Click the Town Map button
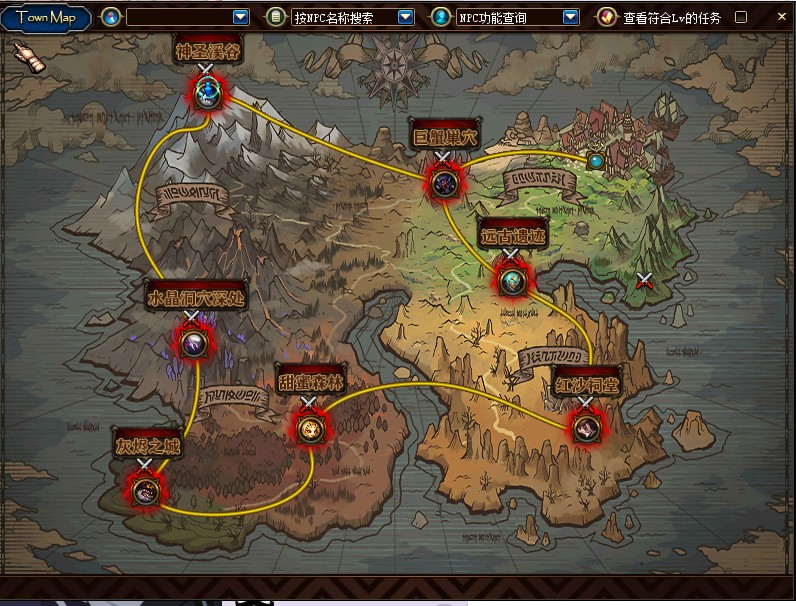Screen dimensions: 796x606 [46, 17]
